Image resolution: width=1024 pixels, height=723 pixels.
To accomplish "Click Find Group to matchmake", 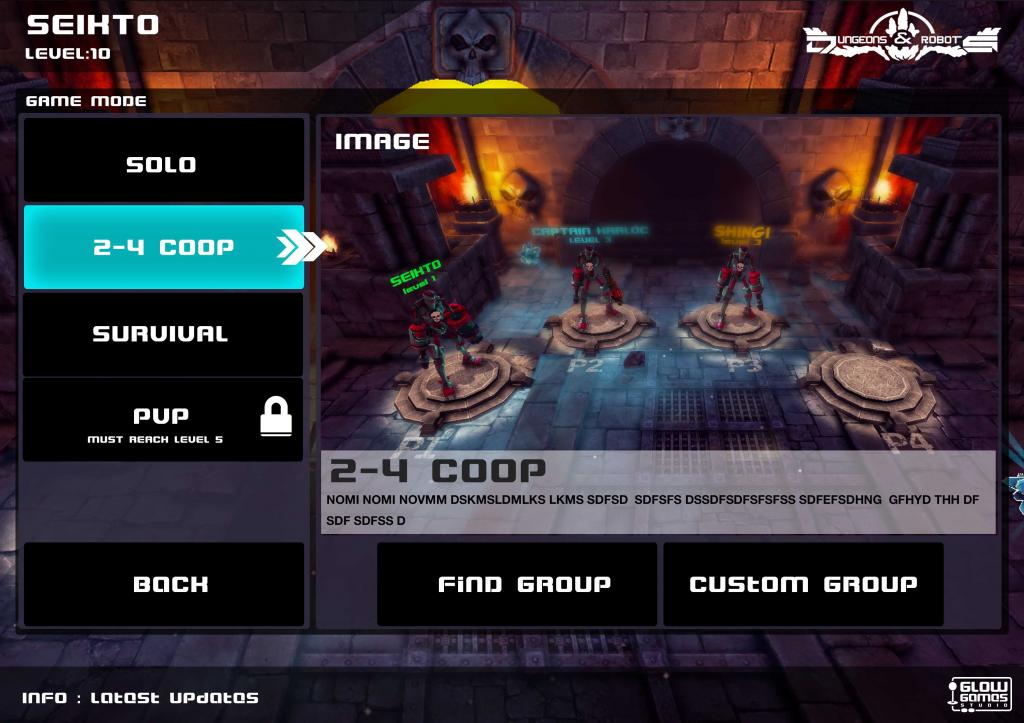I will click(x=516, y=584).
